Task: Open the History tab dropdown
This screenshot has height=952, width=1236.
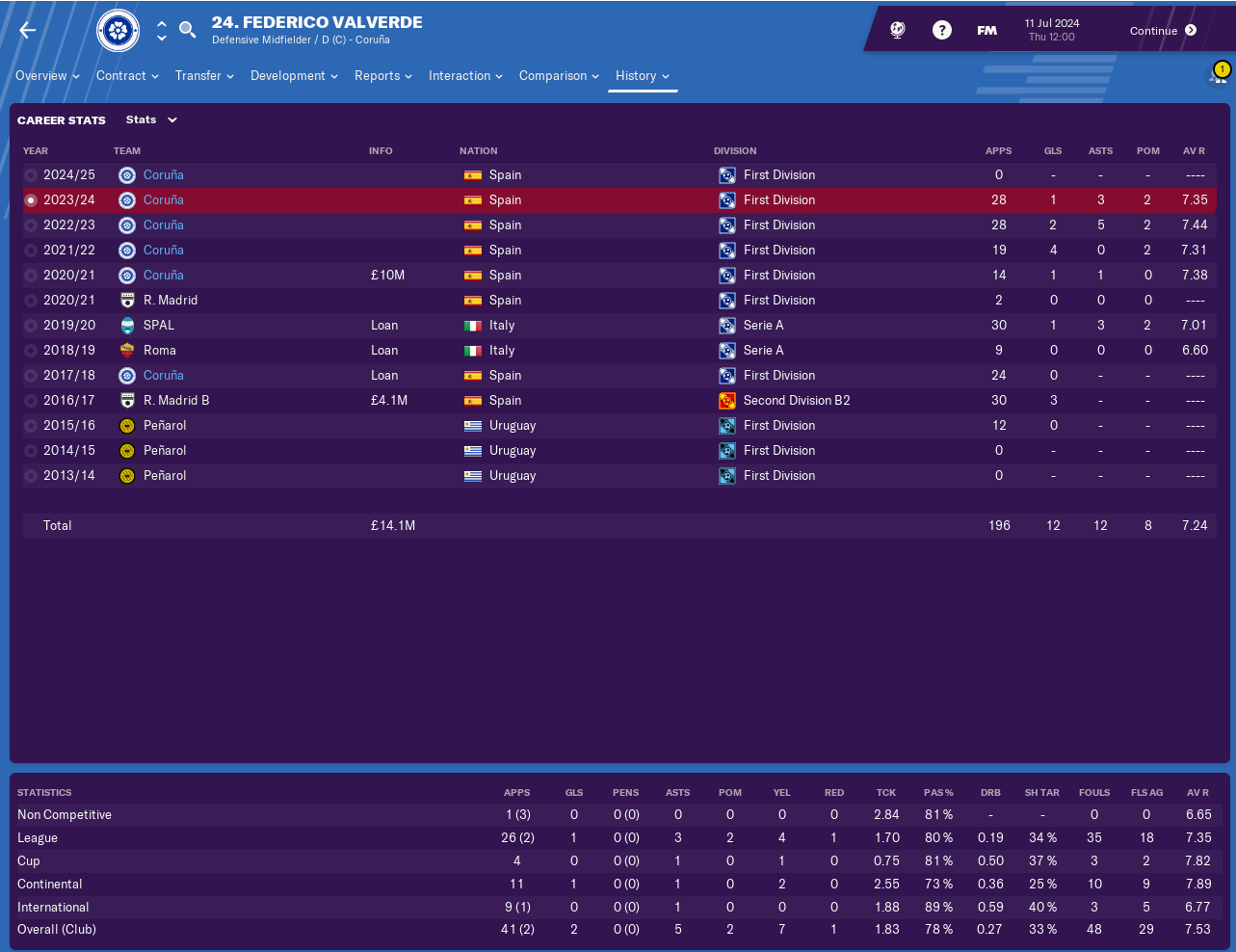Action: tap(643, 76)
